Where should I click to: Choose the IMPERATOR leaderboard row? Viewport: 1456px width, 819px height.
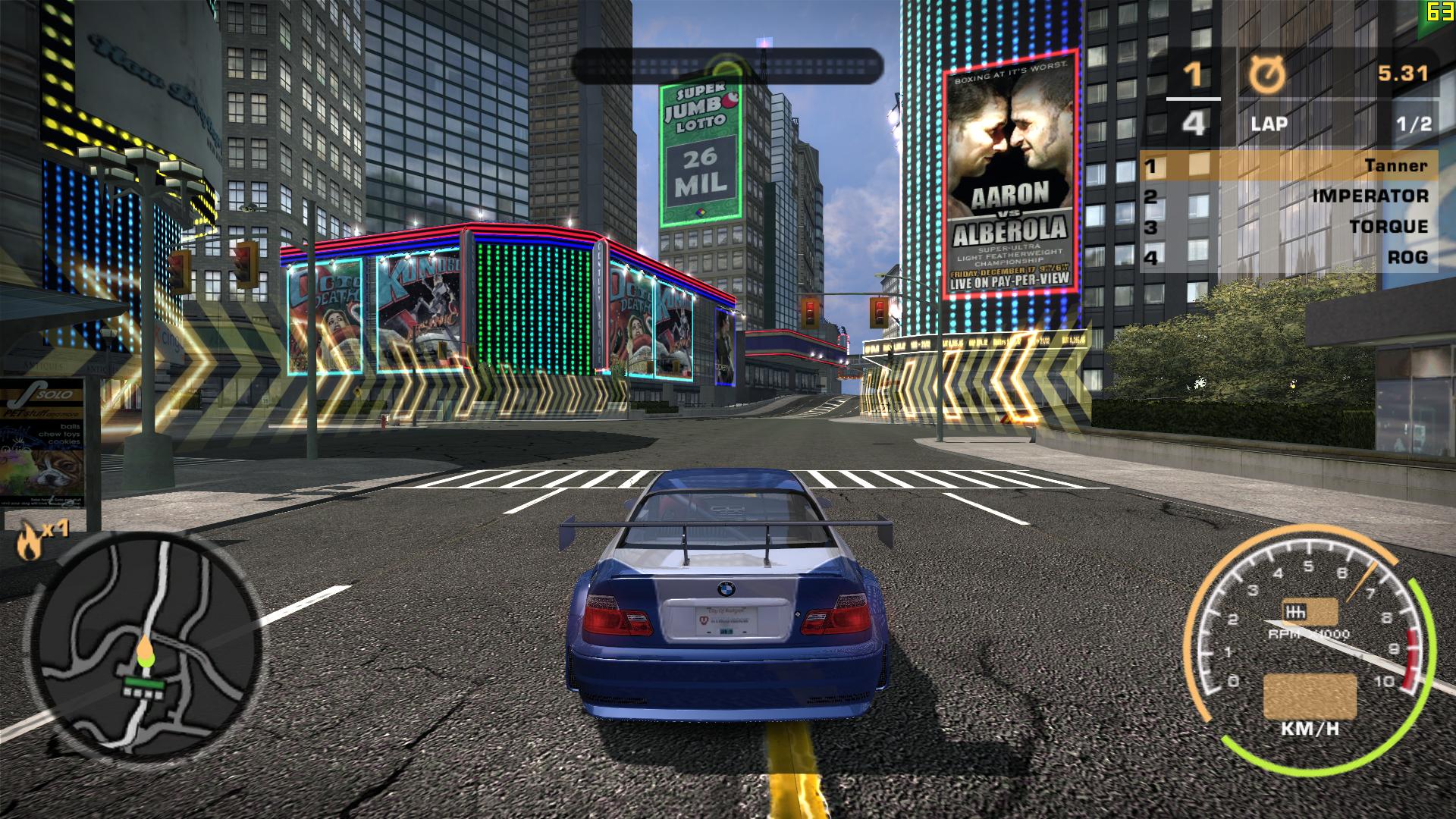(1288, 196)
